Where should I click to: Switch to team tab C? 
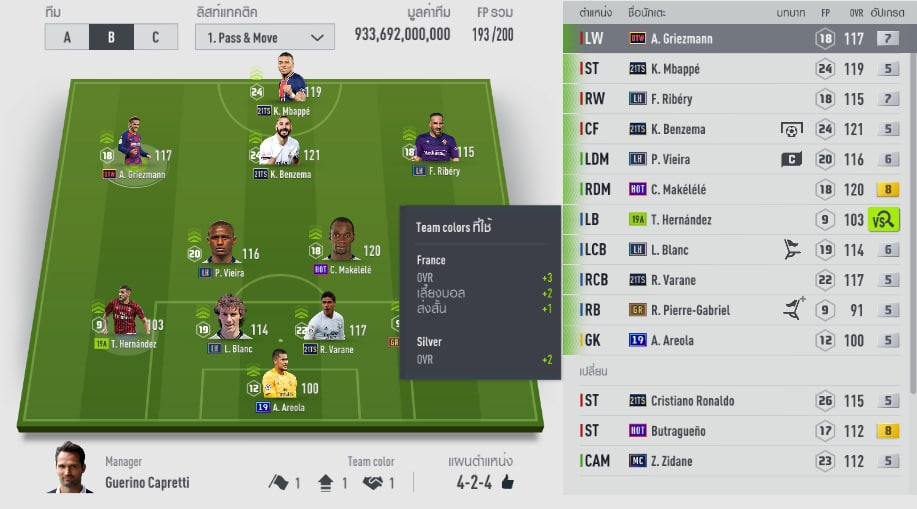point(154,37)
